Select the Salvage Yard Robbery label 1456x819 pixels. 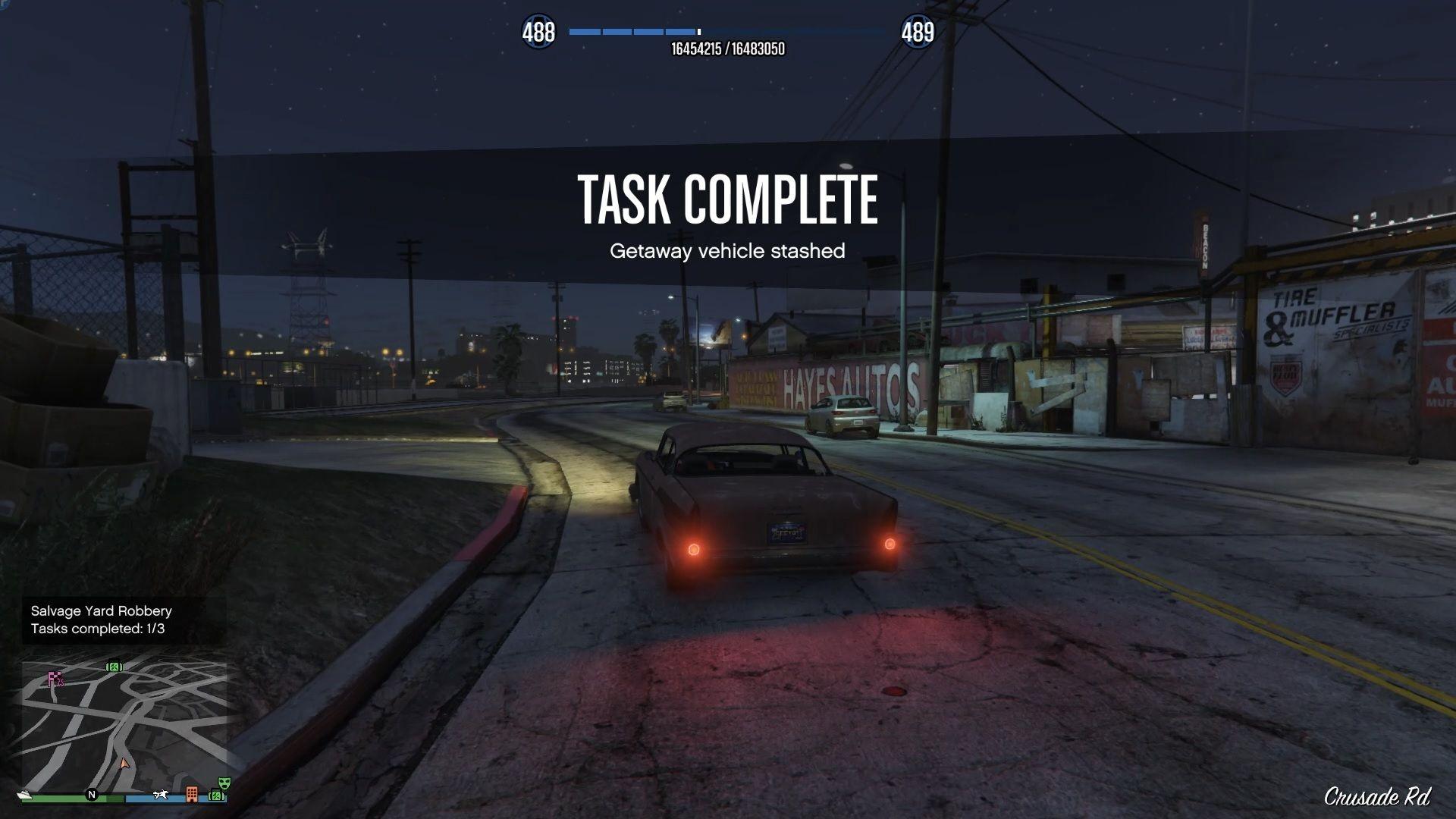click(x=100, y=610)
